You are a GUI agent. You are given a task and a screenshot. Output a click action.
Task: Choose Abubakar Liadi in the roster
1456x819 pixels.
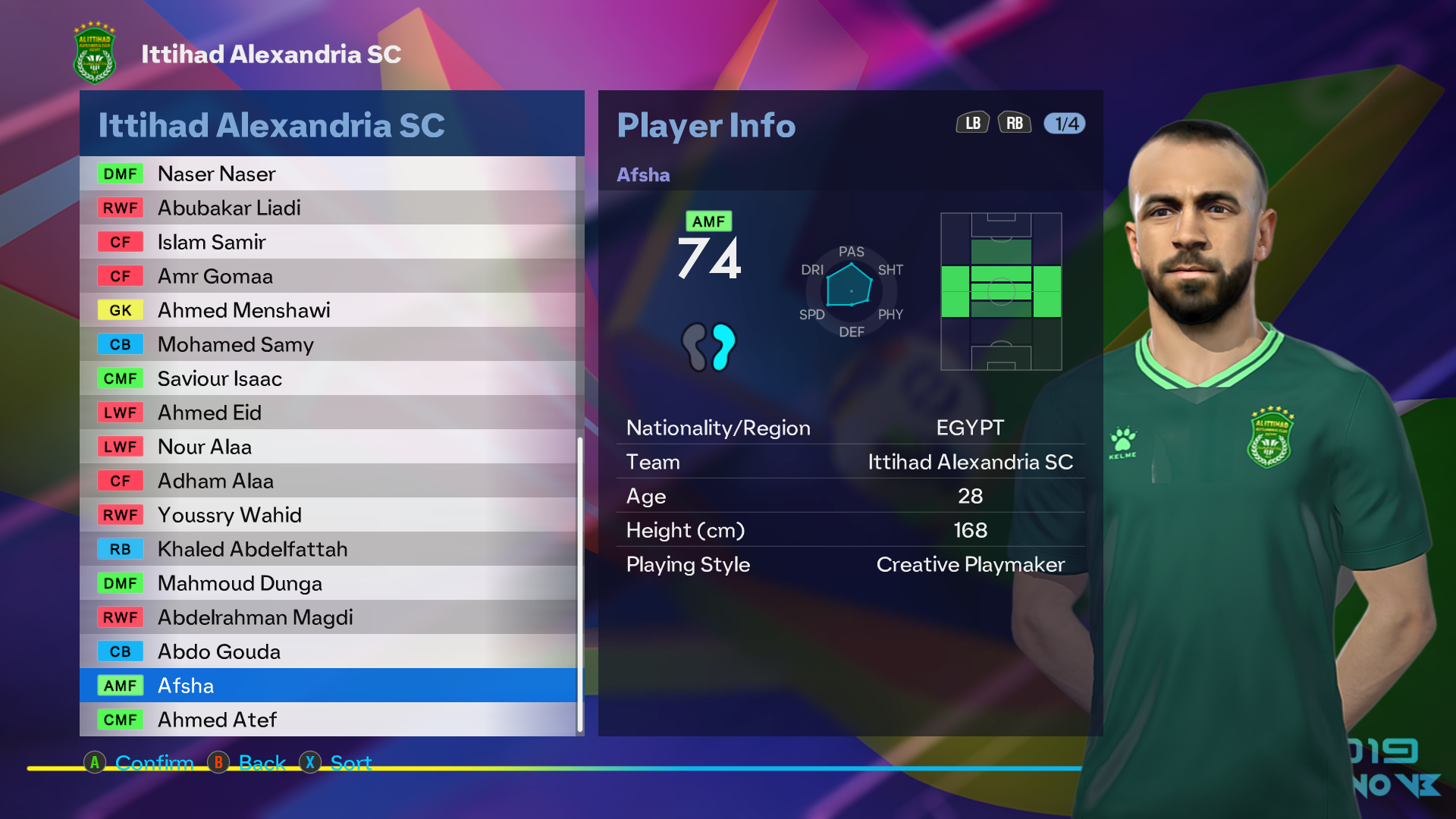point(328,208)
